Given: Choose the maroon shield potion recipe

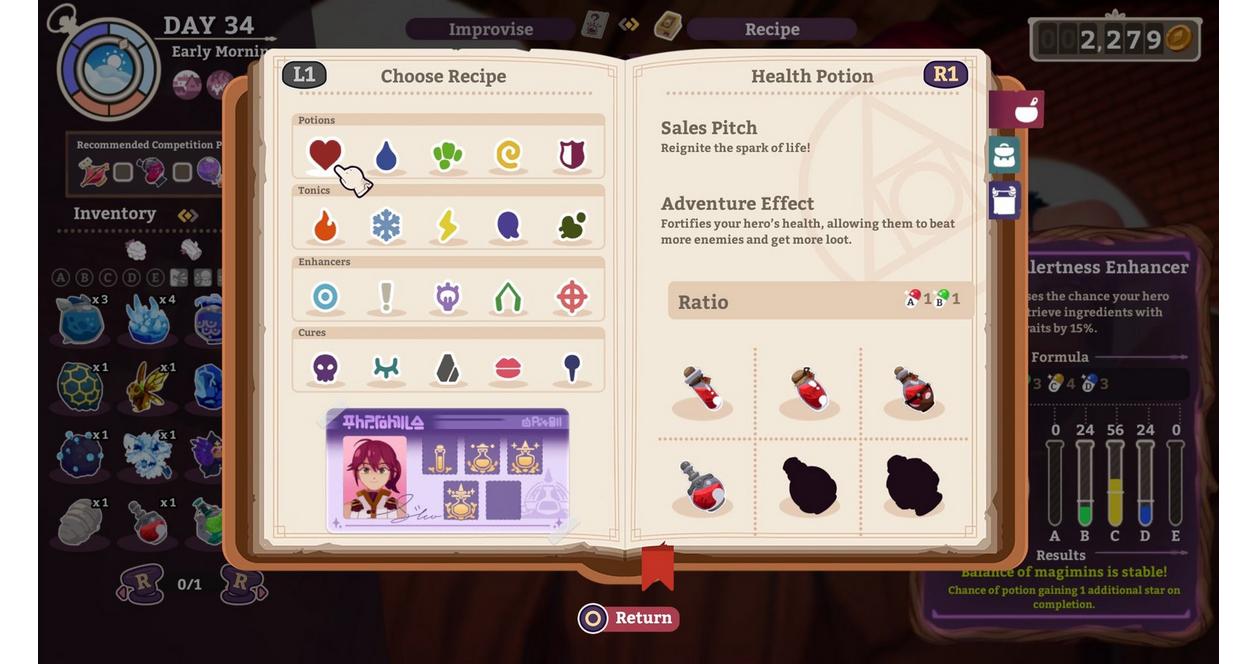Looking at the screenshot, I should [x=571, y=154].
